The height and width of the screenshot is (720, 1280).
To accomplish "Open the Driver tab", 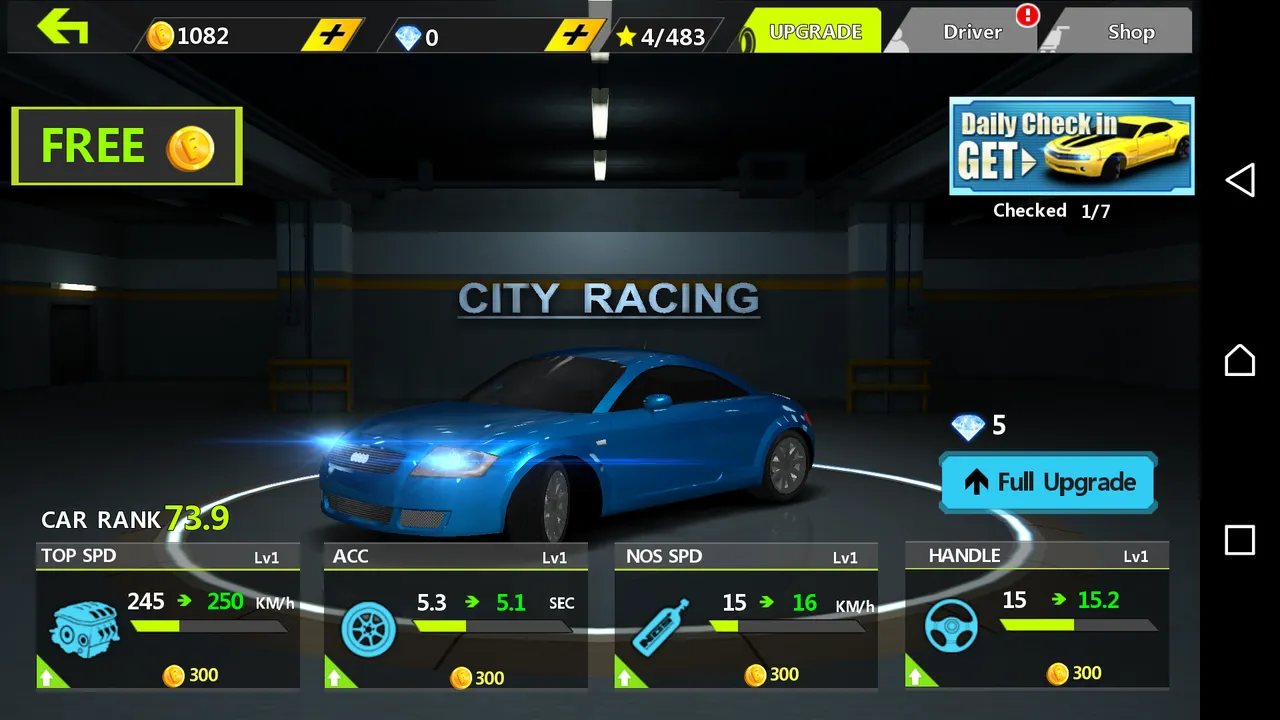I will pyautogui.click(x=972, y=32).
